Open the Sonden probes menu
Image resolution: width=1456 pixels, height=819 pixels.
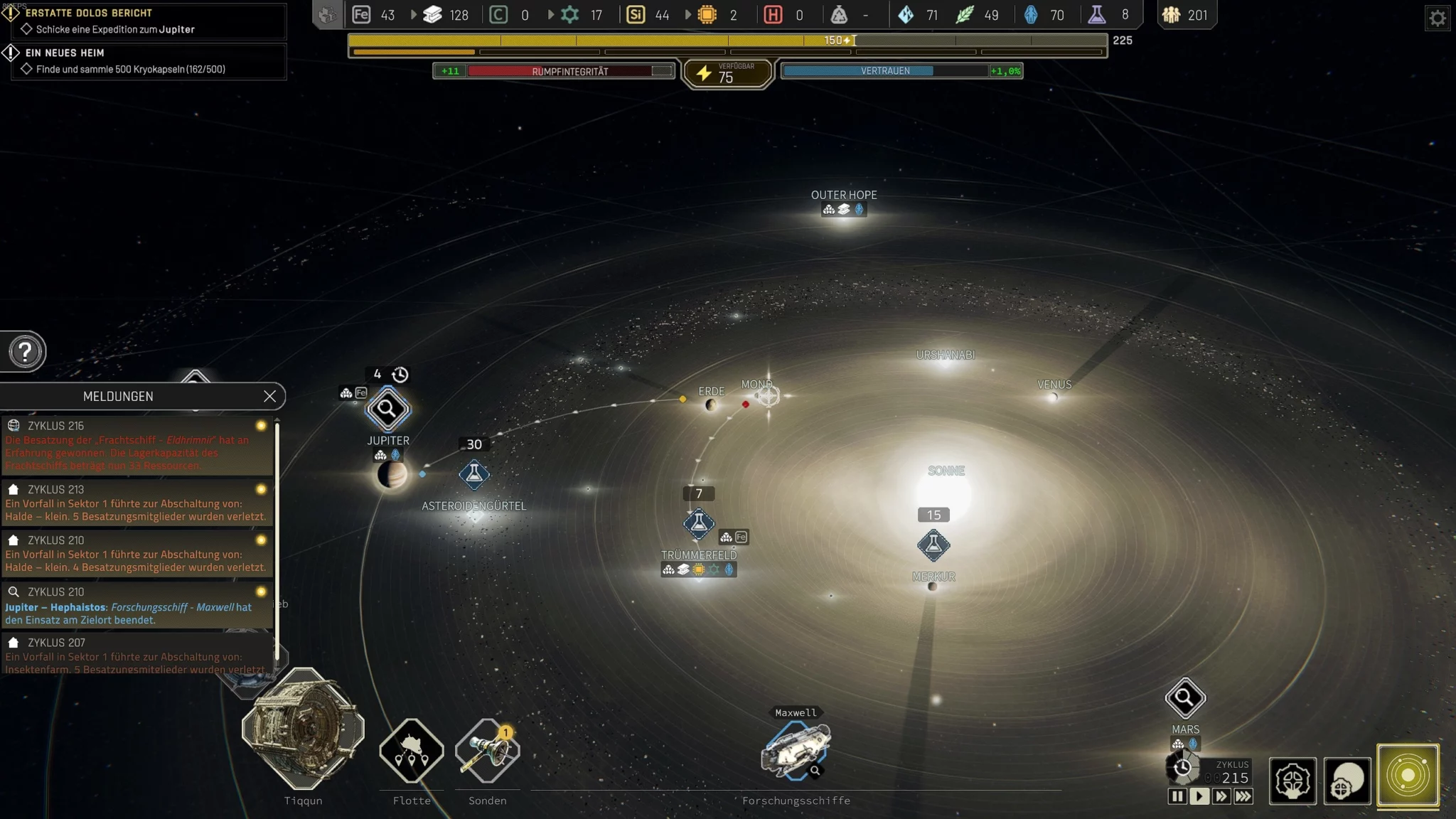tap(488, 751)
